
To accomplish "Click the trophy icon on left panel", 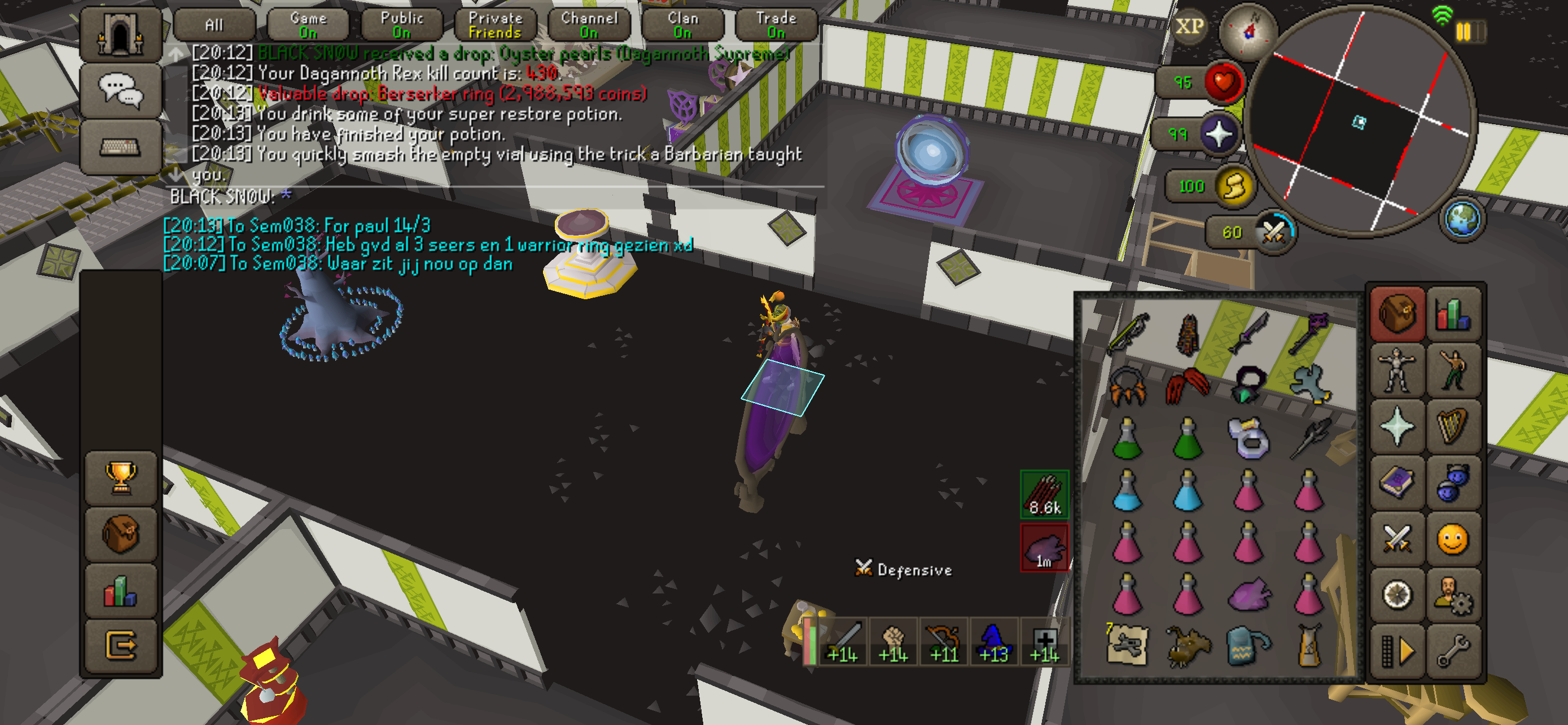I will pyautogui.click(x=121, y=477).
